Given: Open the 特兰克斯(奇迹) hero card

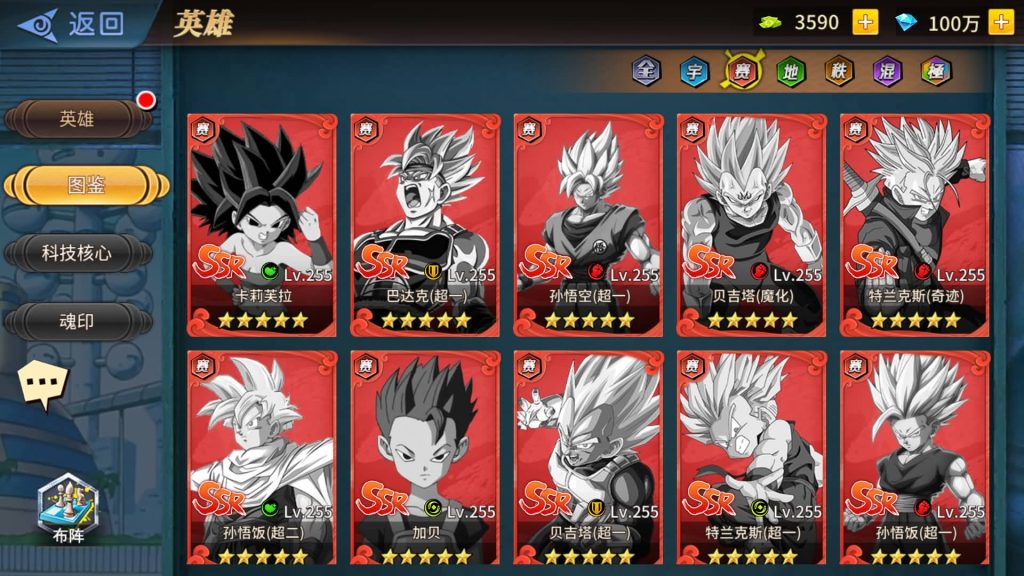Looking at the screenshot, I should click(x=915, y=224).
